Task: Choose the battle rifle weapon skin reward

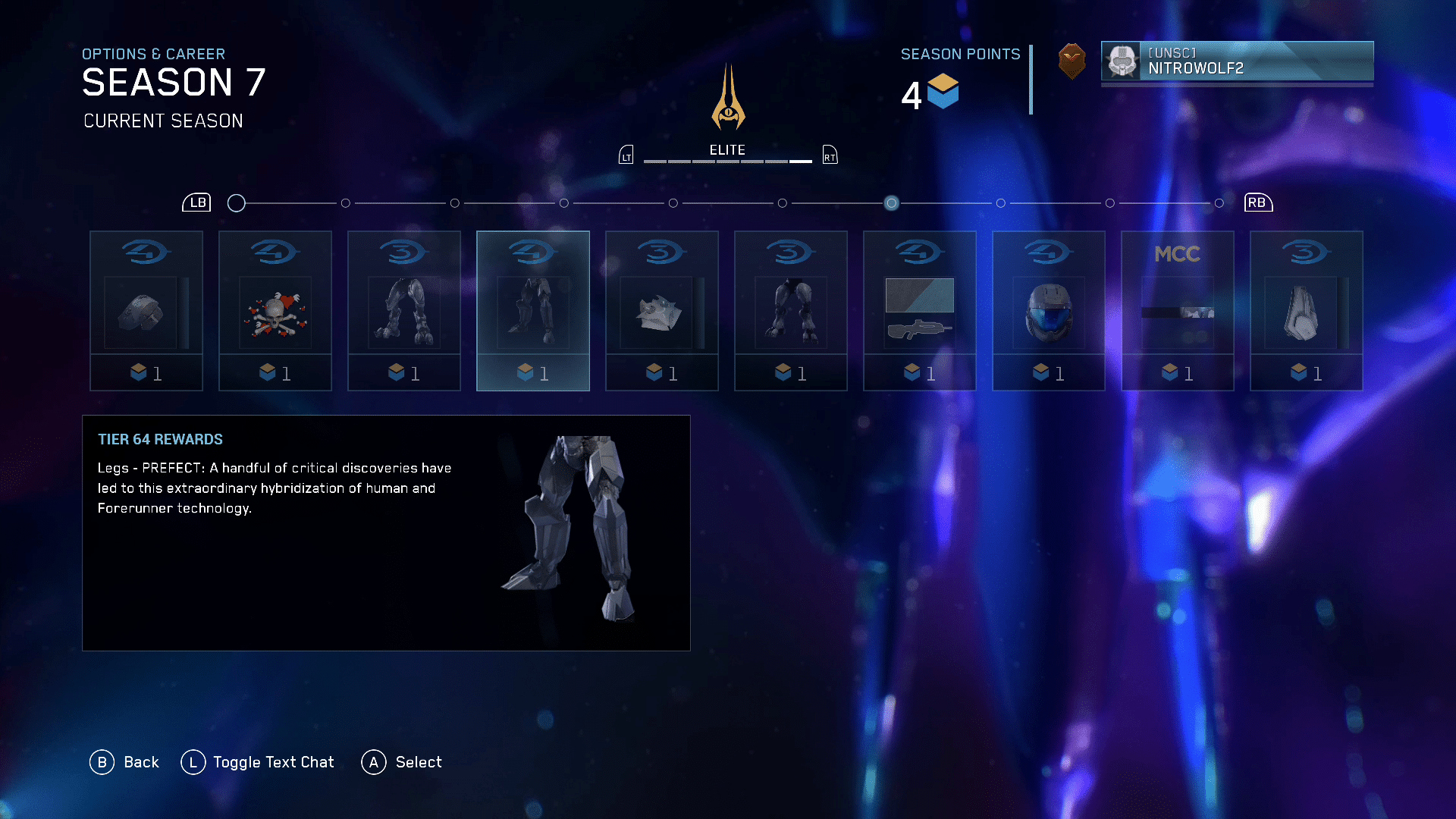Action: [x=920, y=311]
